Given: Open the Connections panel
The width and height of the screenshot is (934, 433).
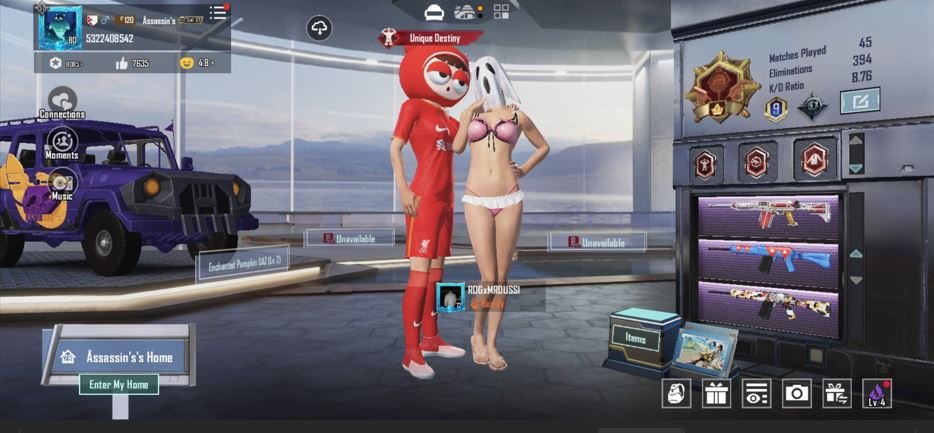Looking at the screenshot, I should tap(62, 102).
